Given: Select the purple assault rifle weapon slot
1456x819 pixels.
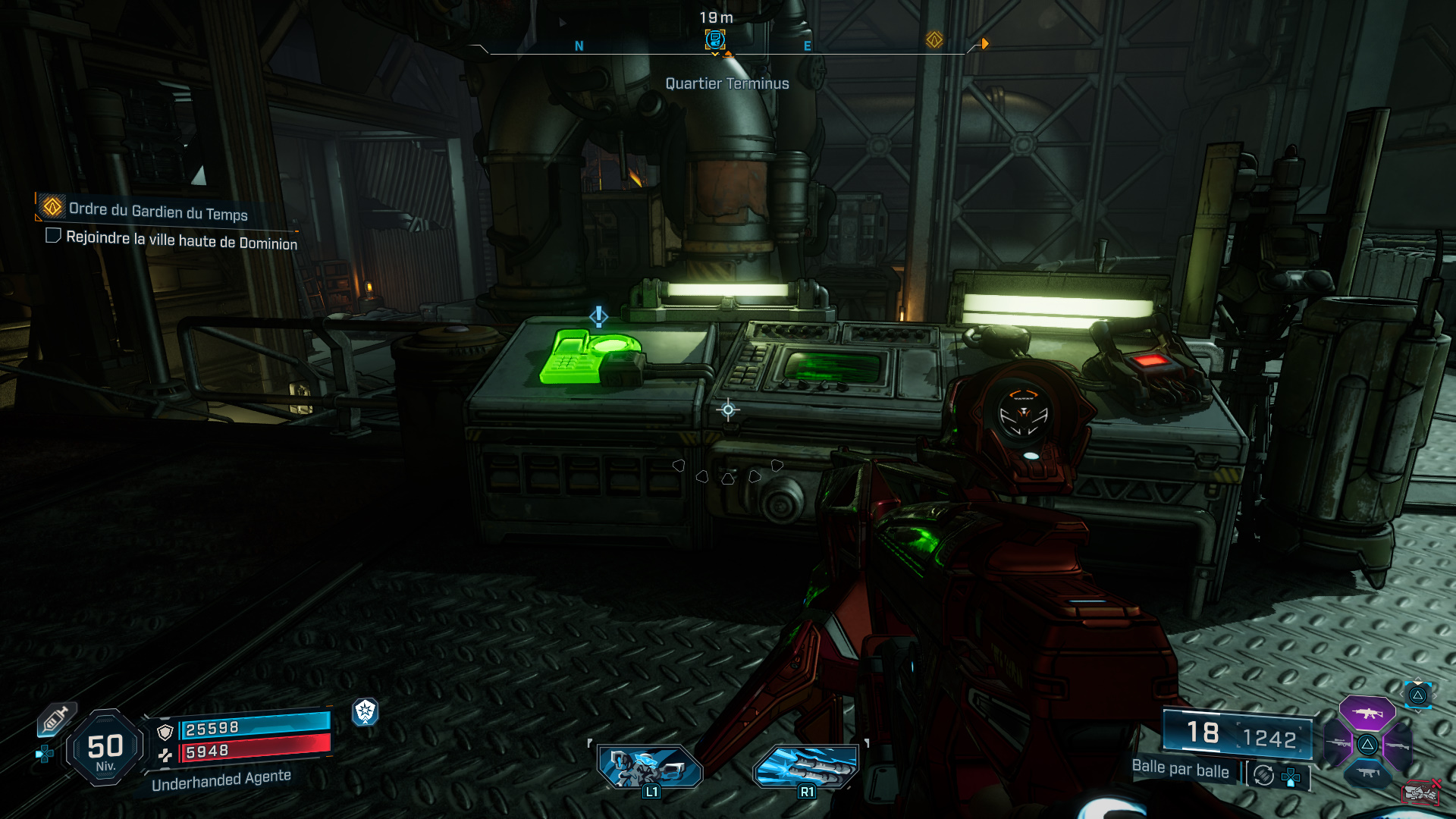Looking at the screenshot, I should [x=1367, y=713].
